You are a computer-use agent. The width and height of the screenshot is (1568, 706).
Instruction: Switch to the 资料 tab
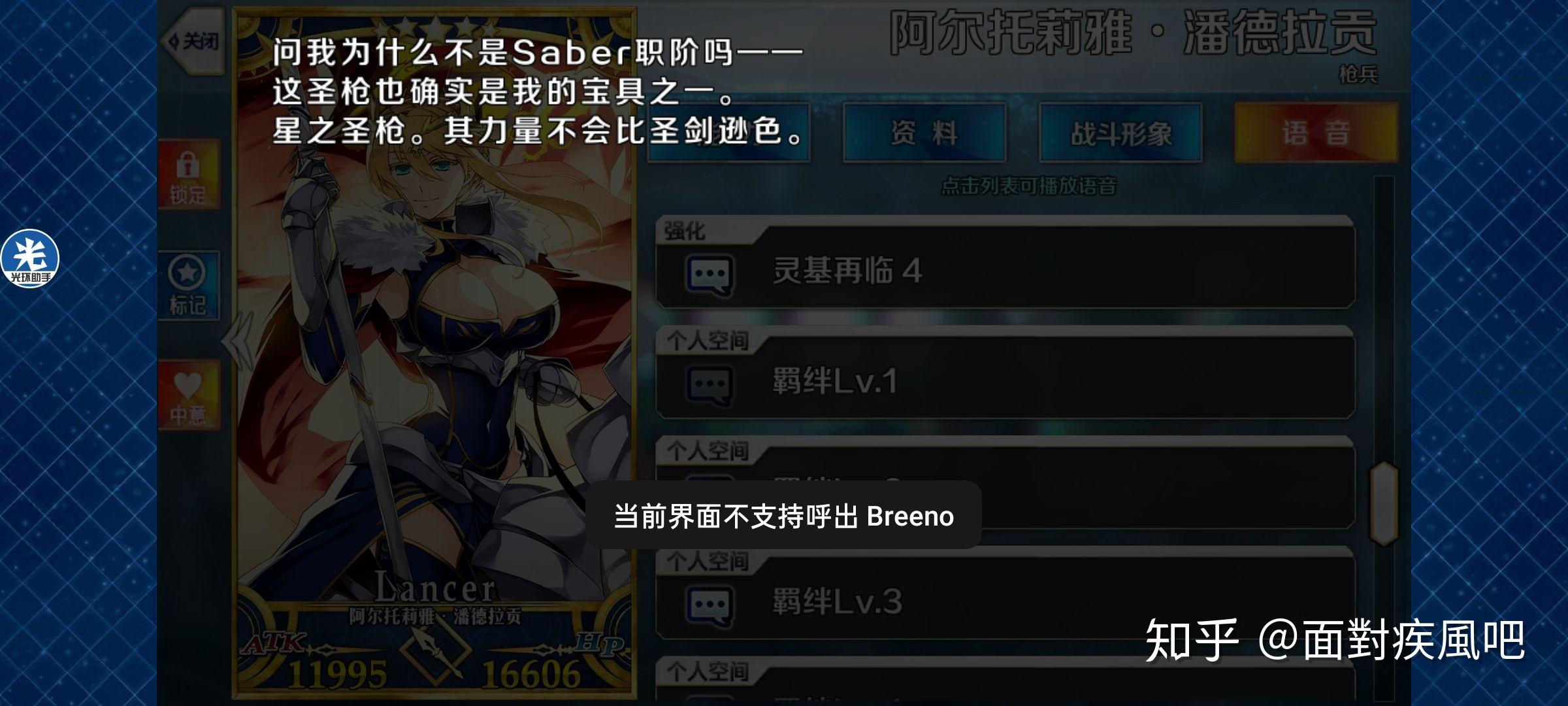(923, 133)
